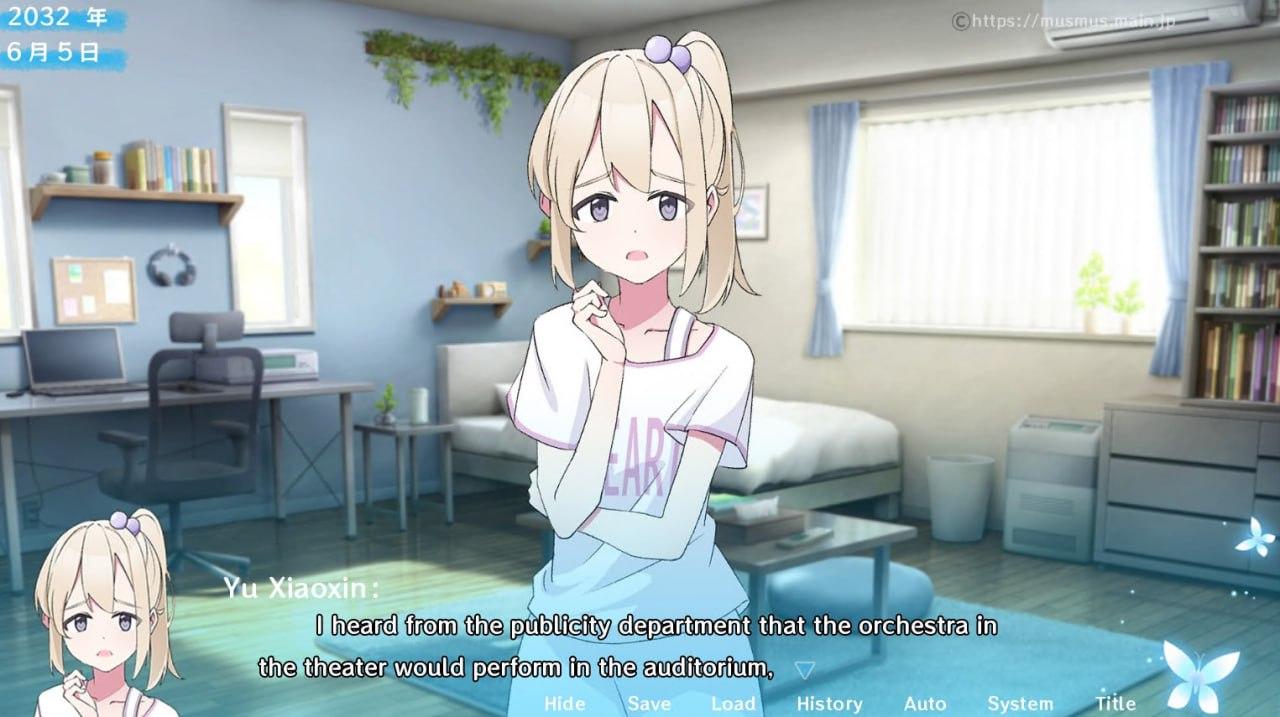Open the Load menu
The image size is (1280, 717).
tap(733, 704)
